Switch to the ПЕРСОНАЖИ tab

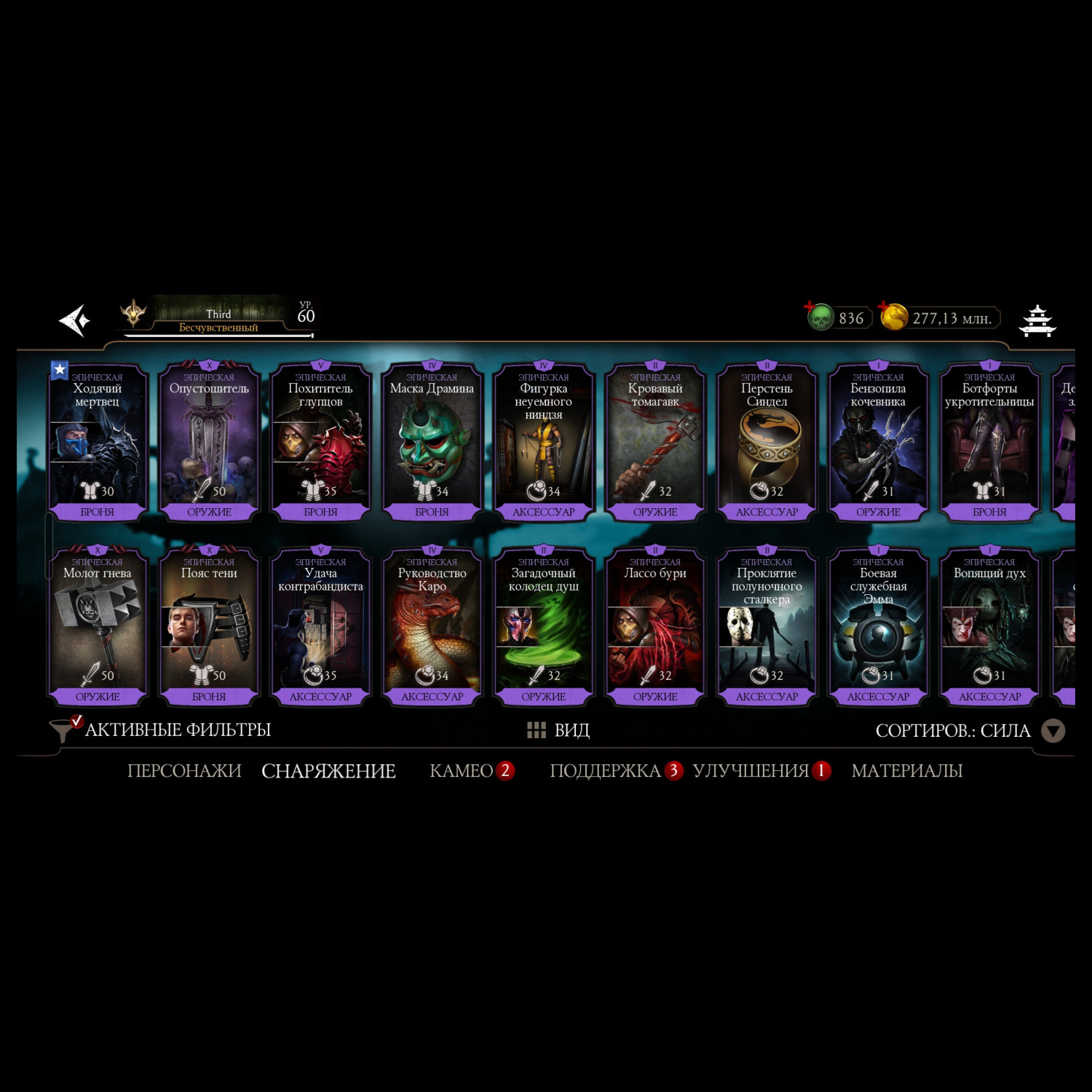click(184, 771)
